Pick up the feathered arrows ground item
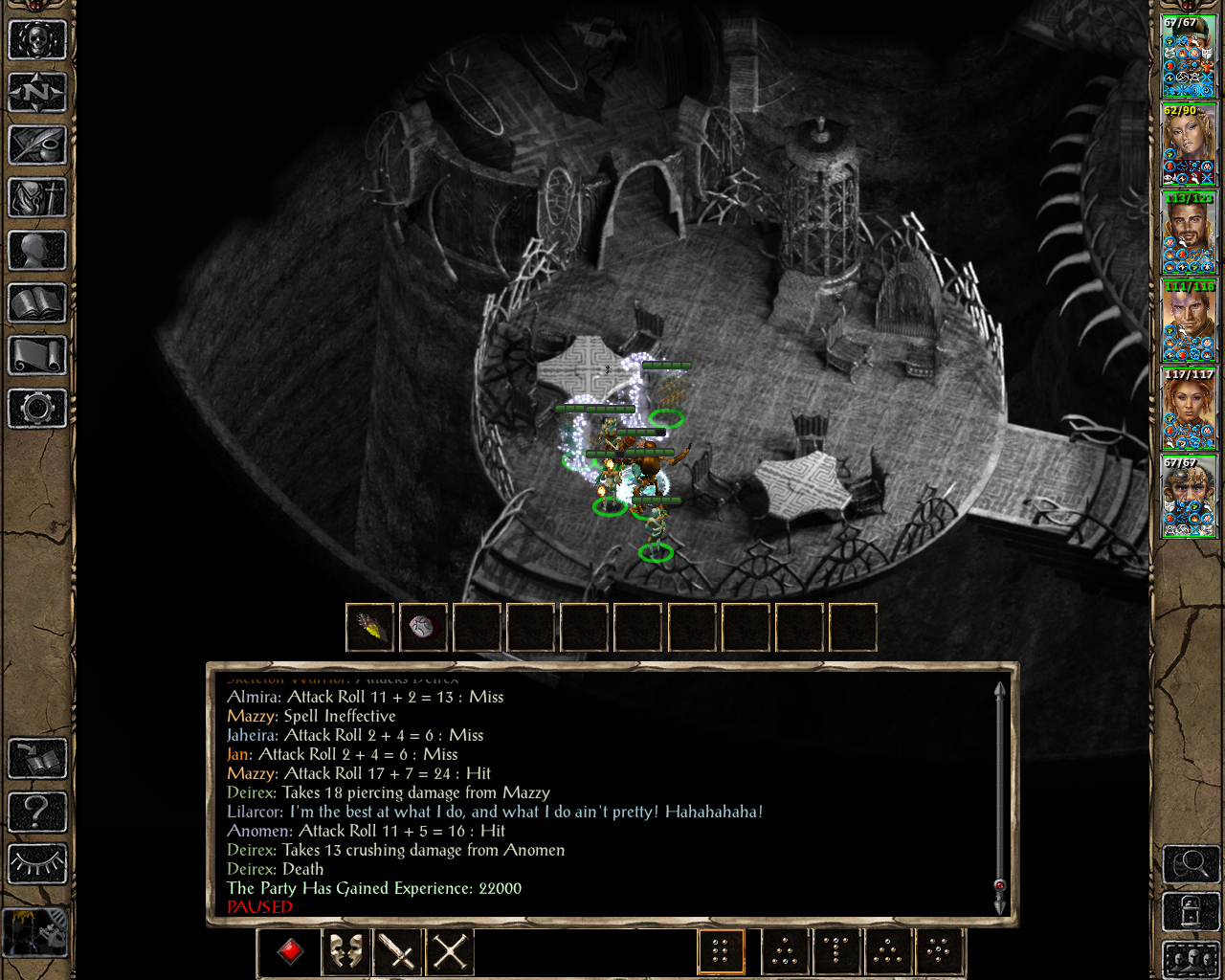This screenshot has height=980, width=1225. point(369,628)
